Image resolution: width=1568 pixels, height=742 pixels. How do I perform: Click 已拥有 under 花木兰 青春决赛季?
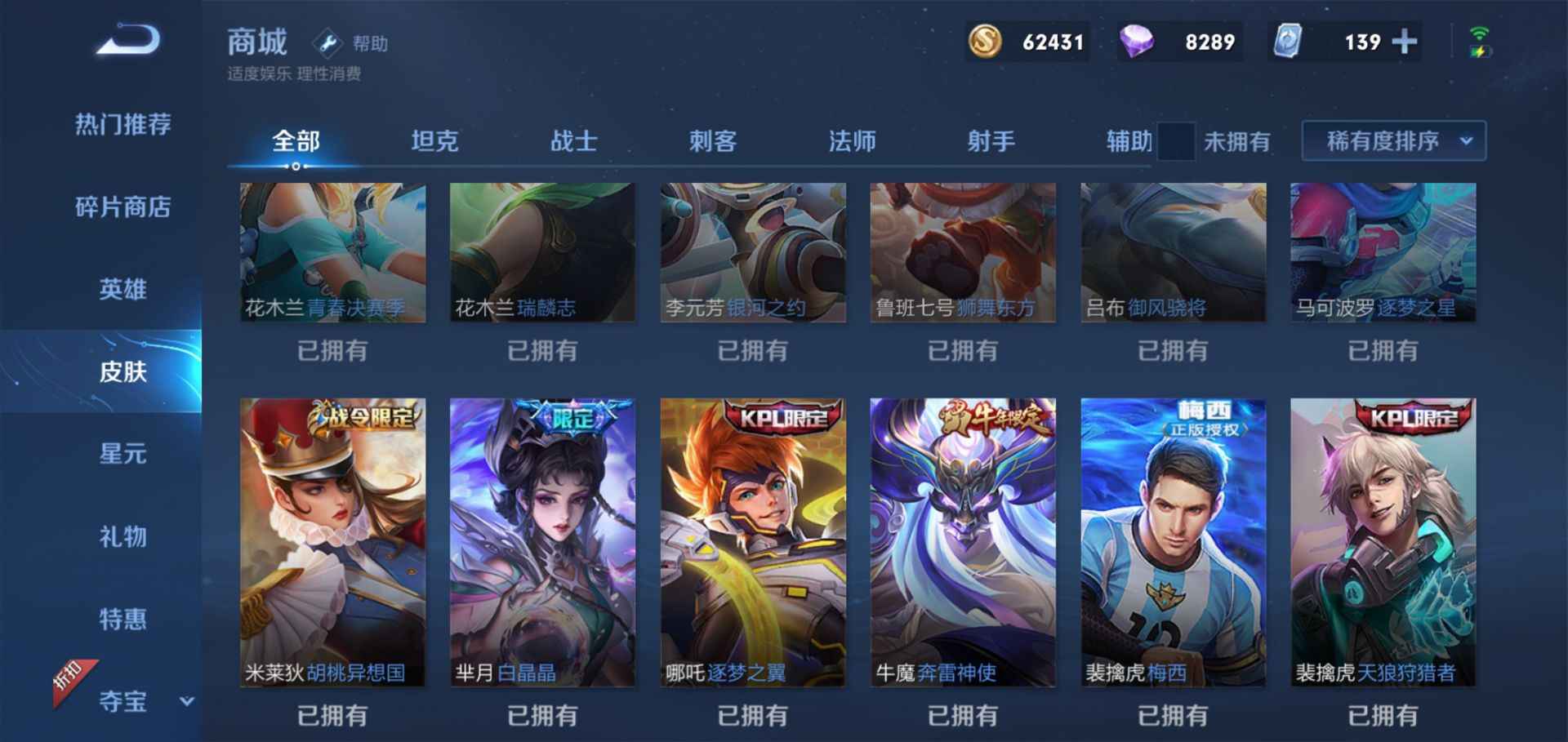click(332, 350)
